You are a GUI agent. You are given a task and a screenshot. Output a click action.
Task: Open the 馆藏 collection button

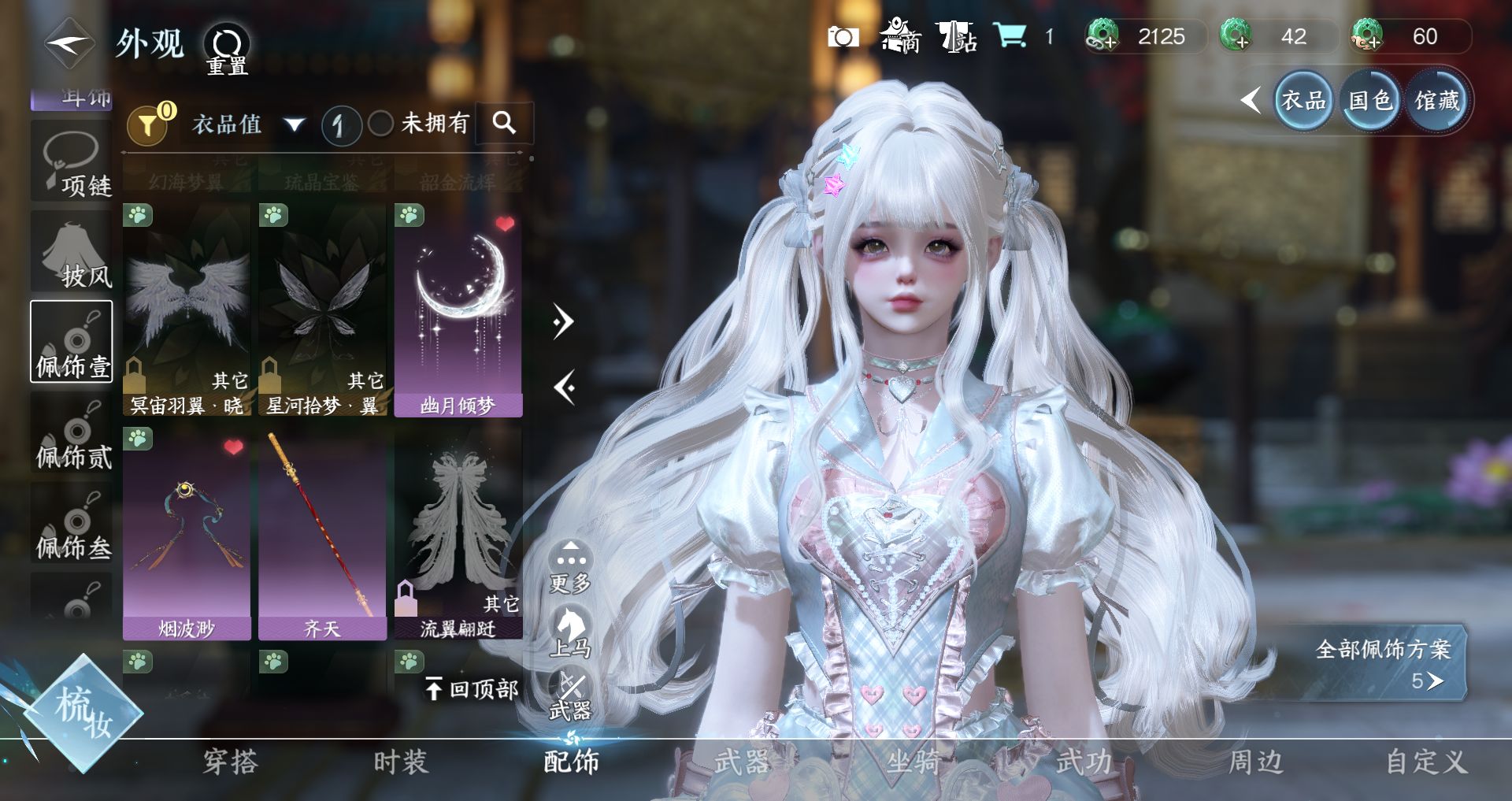coord(1437,101)
